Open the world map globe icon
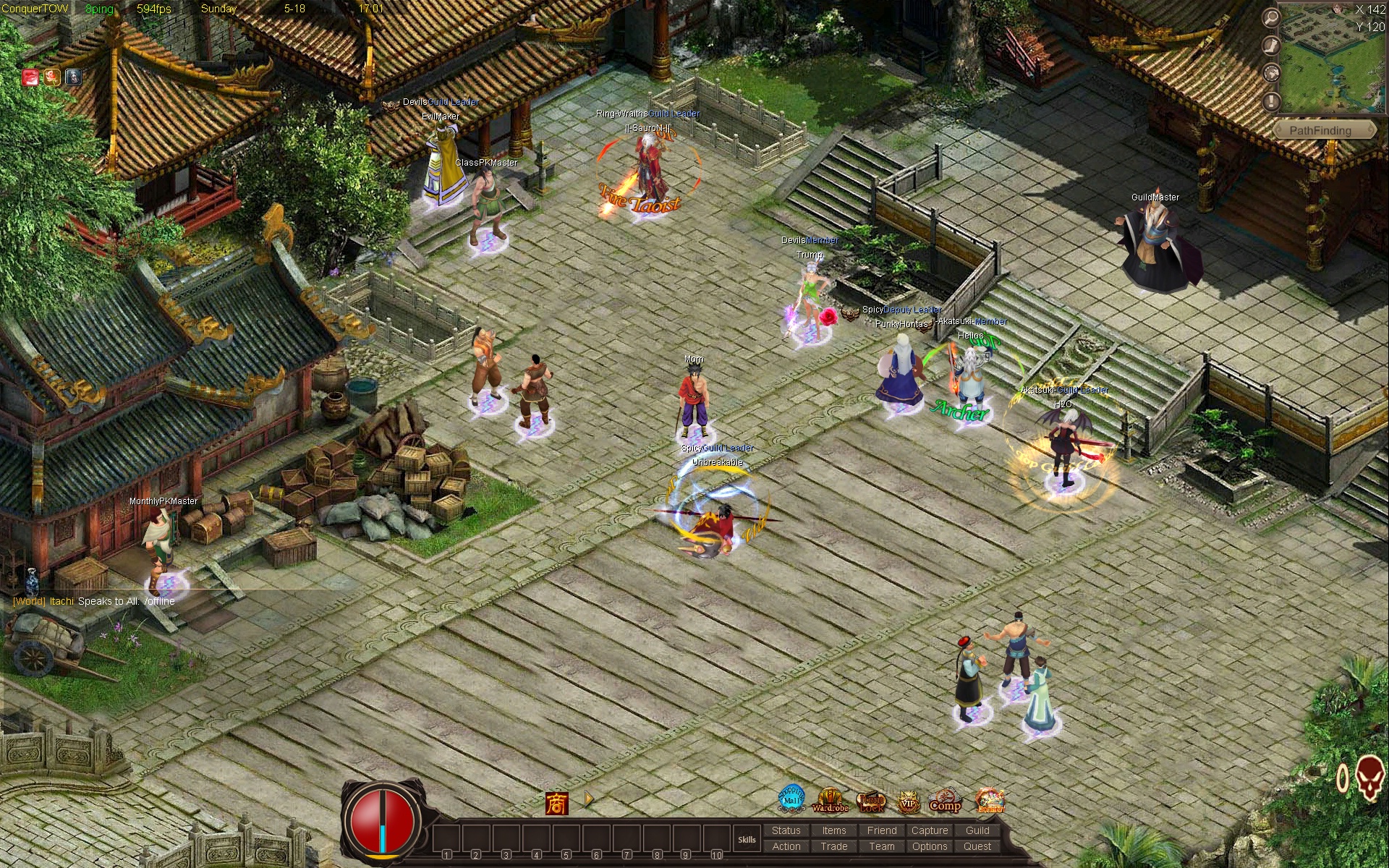Image resolution: width=1389 pixels, height=868 pixels. point(1271,73)
